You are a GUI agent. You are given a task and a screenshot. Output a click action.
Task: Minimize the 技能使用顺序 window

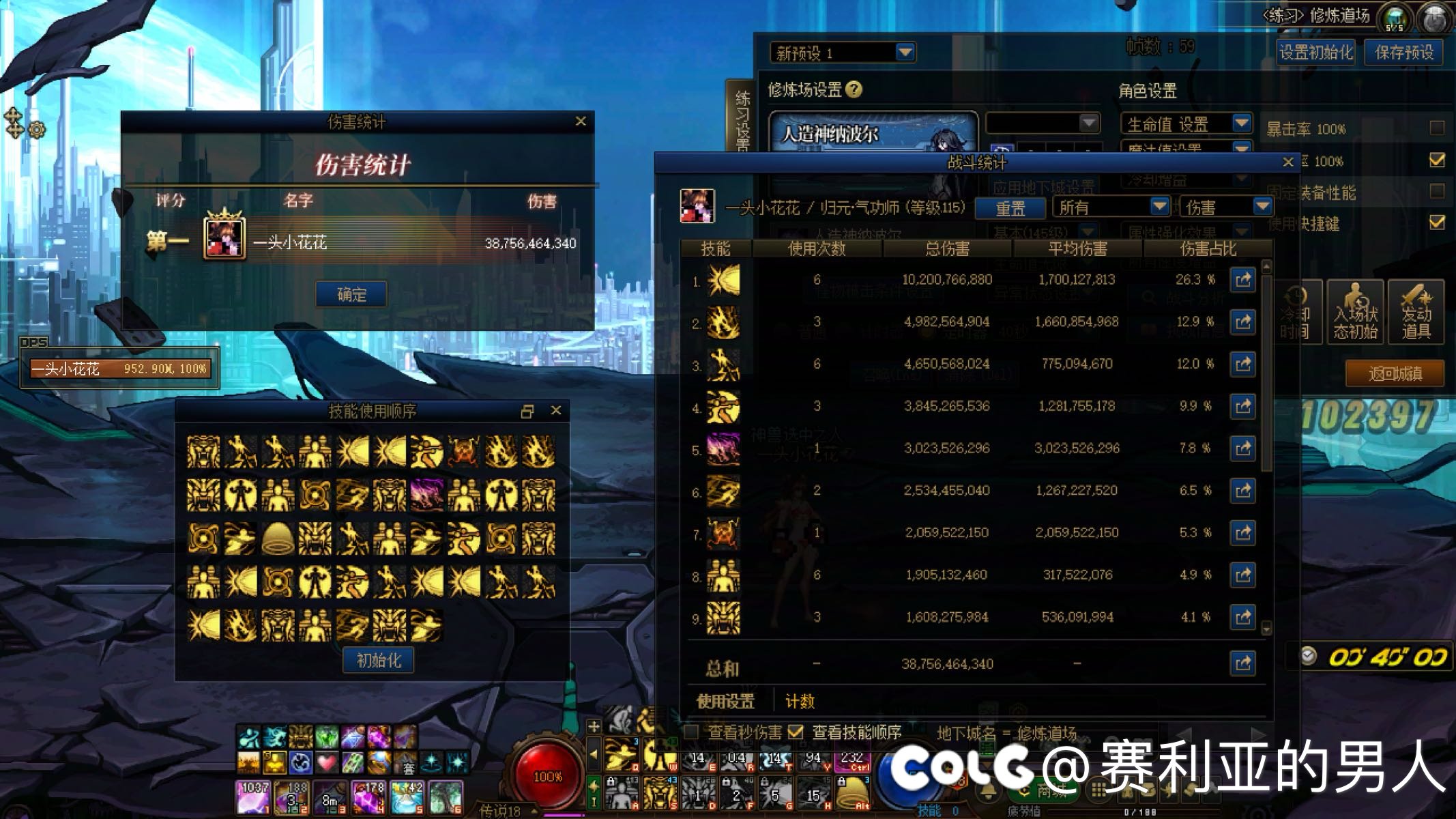527,411
